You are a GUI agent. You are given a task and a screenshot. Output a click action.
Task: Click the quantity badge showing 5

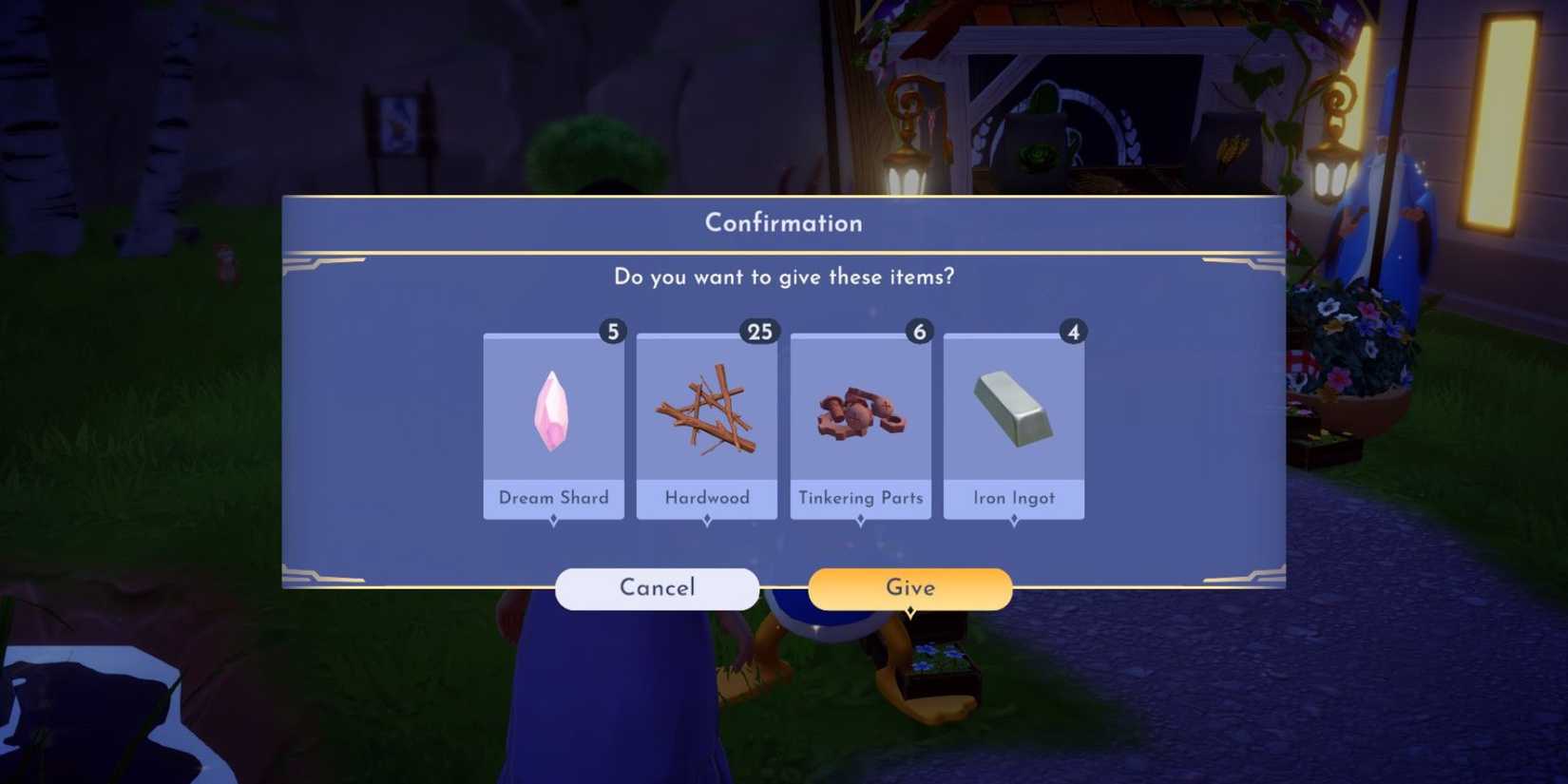613,332
